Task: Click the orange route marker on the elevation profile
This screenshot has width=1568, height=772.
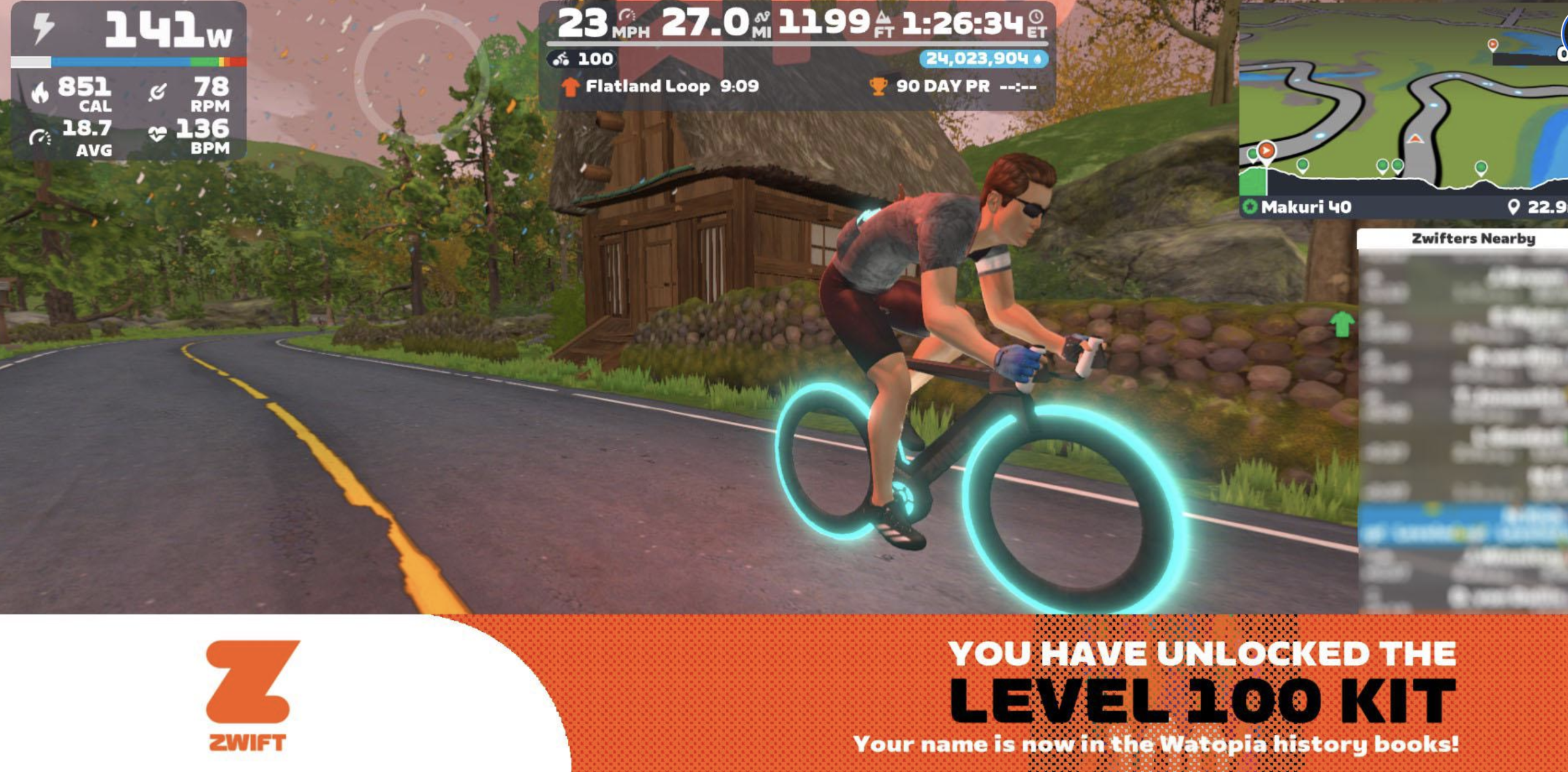Action: [x=1266, y=151]
